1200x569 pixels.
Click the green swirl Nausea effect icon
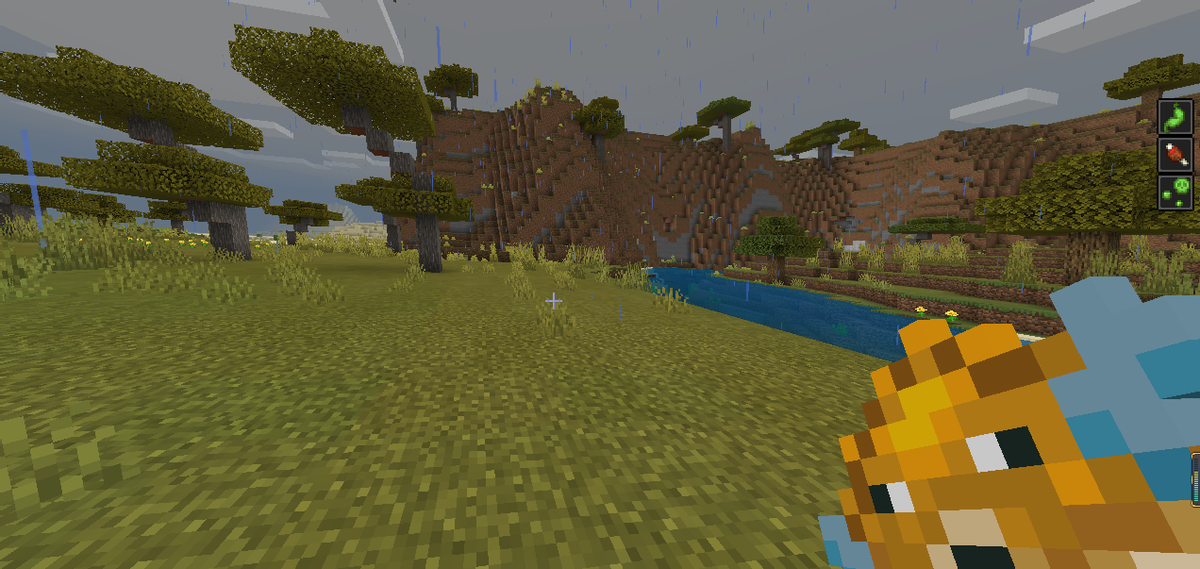click(1176, 116)
